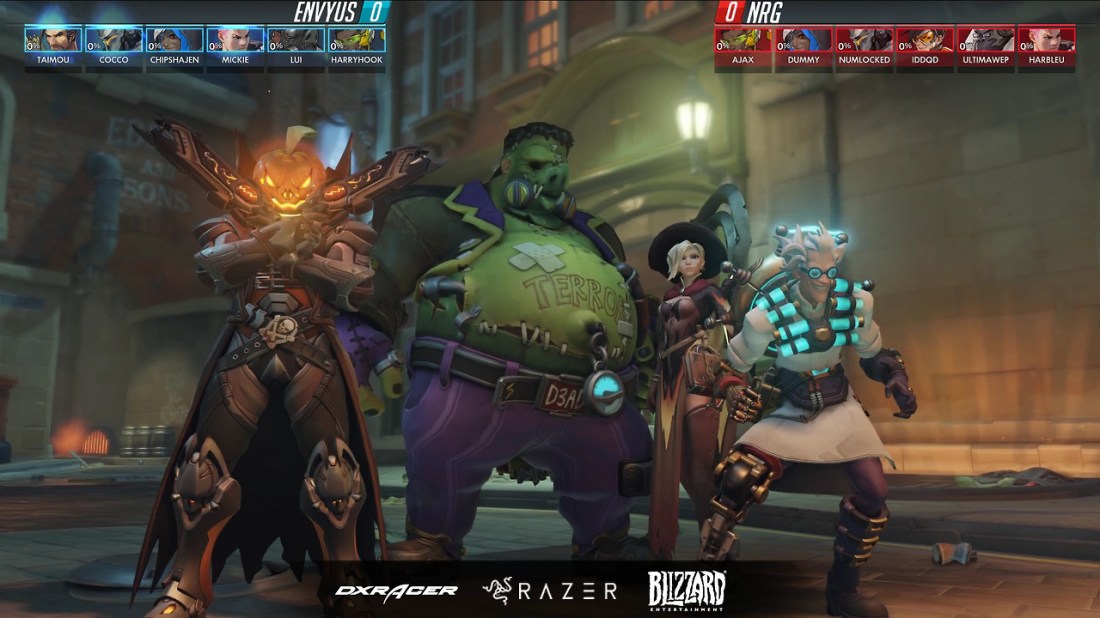This screenshot has height=618, width=1100.
Task: Choose the Chipshajen player card
Action: [175, 40]
